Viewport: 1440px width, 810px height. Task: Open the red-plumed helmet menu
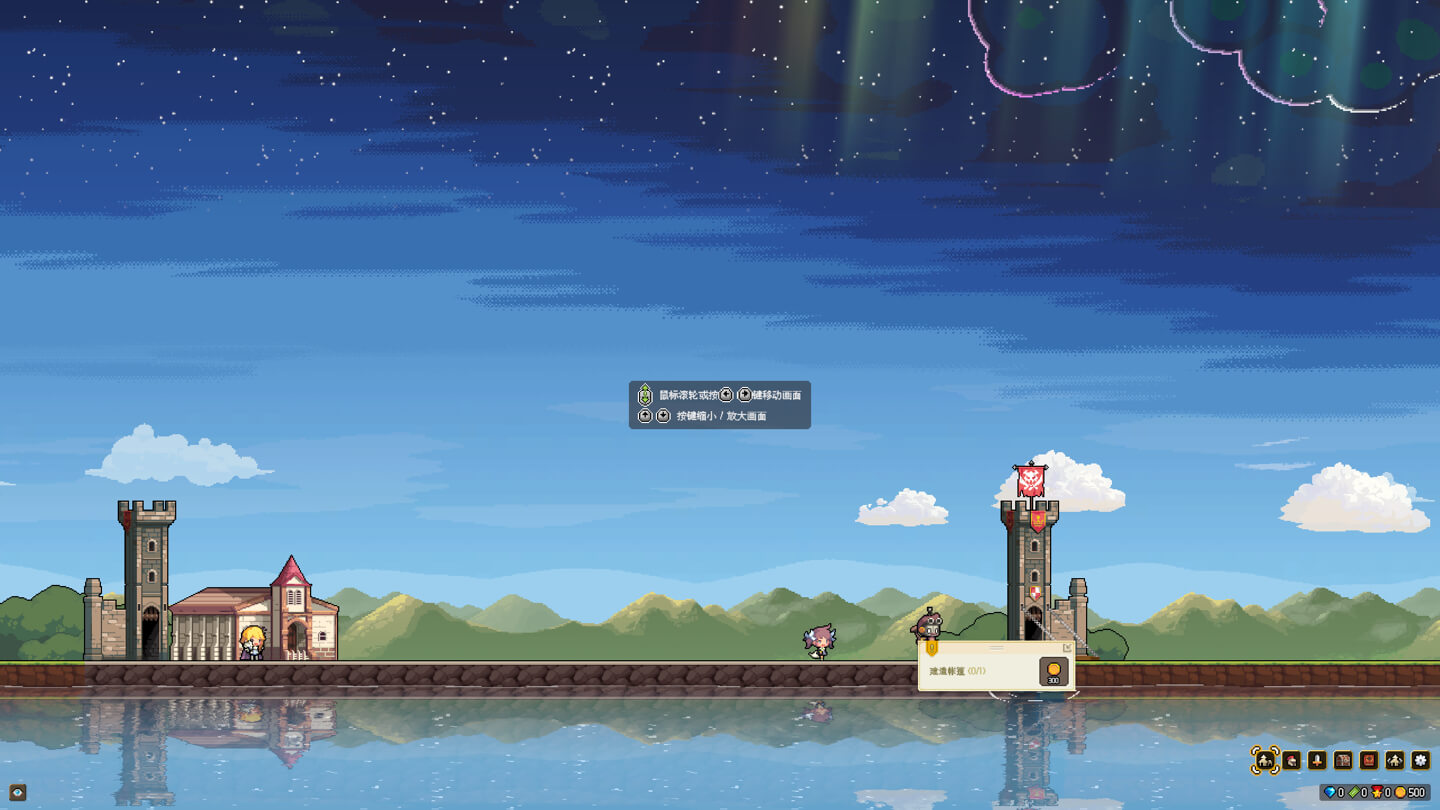coord(1291,761)
